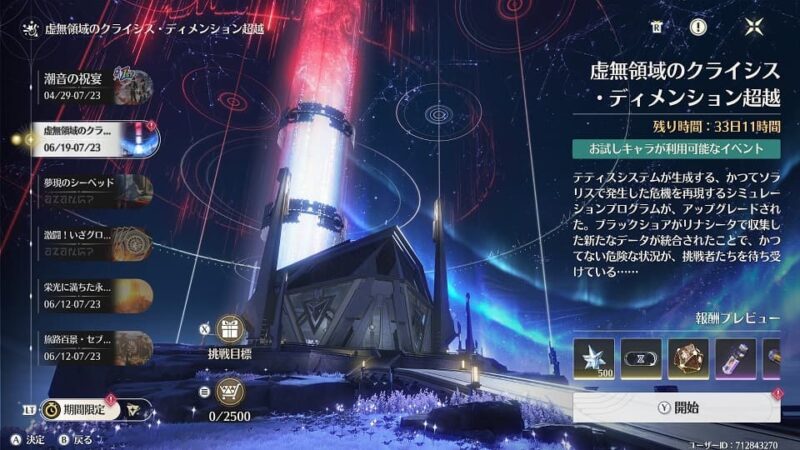Open the basket icon showing 0/2500
The width and height of the screenshot is (800, 450).
231,389
